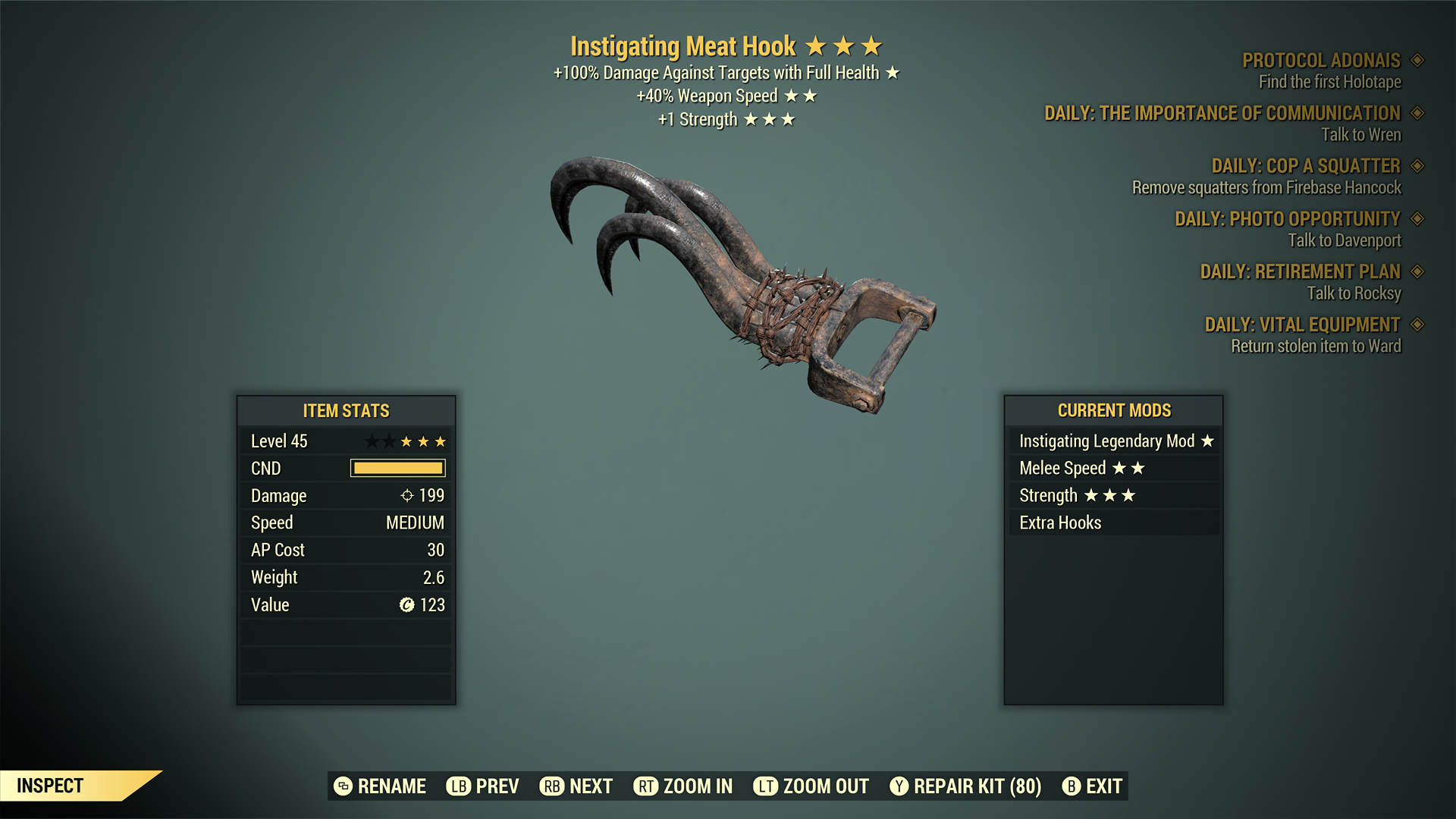The image size is (1456, 819).
Task: Click the CND condition bar
Action: click(397, 468)
